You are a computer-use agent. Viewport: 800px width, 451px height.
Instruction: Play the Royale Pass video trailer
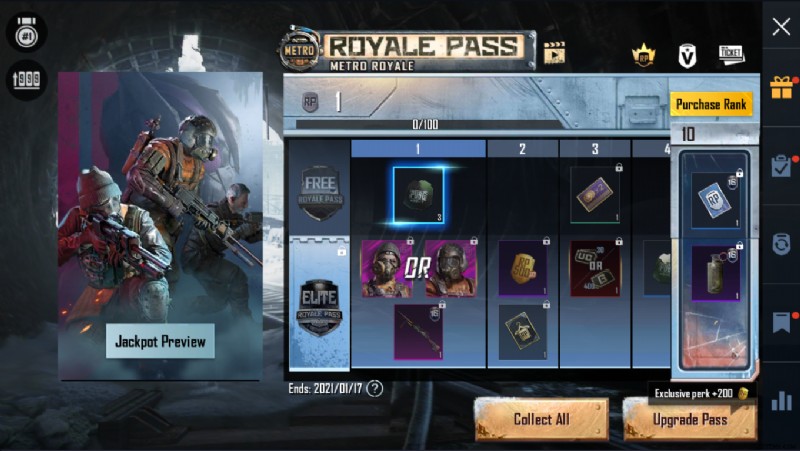click(x=554, y=52)
